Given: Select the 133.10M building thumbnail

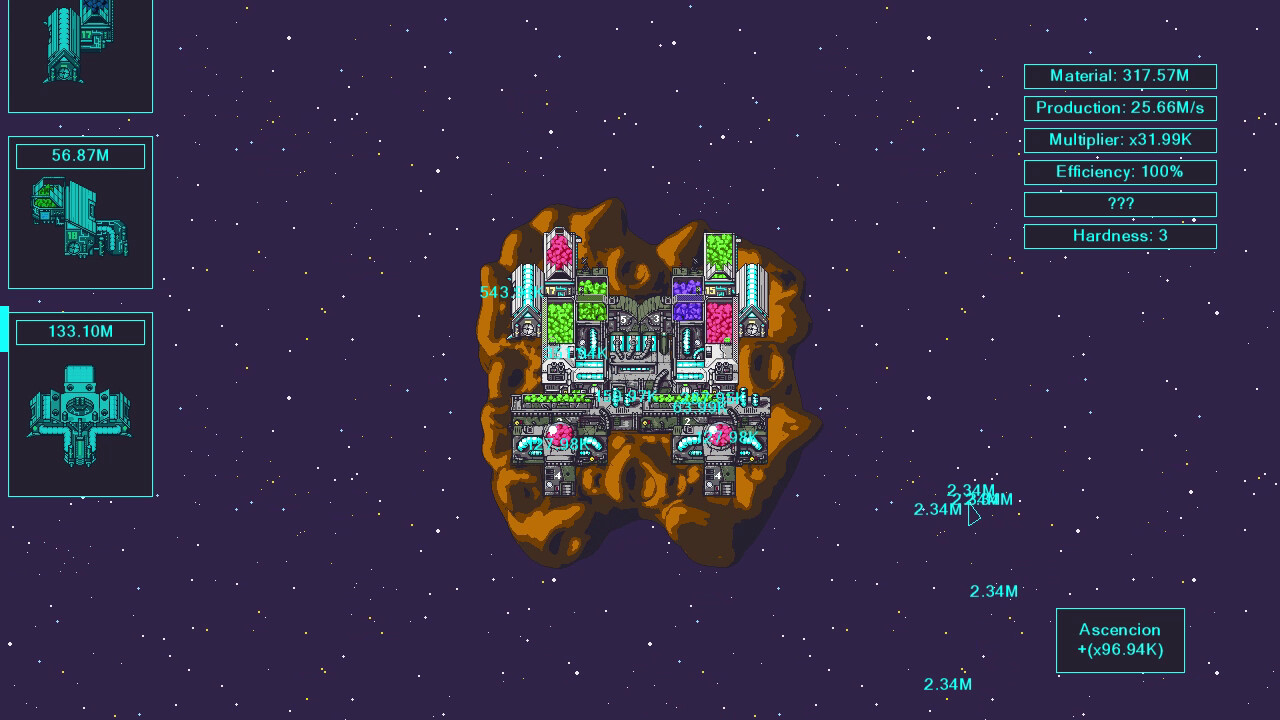Looking at the screenshot, I should click(x=80, y=404).
